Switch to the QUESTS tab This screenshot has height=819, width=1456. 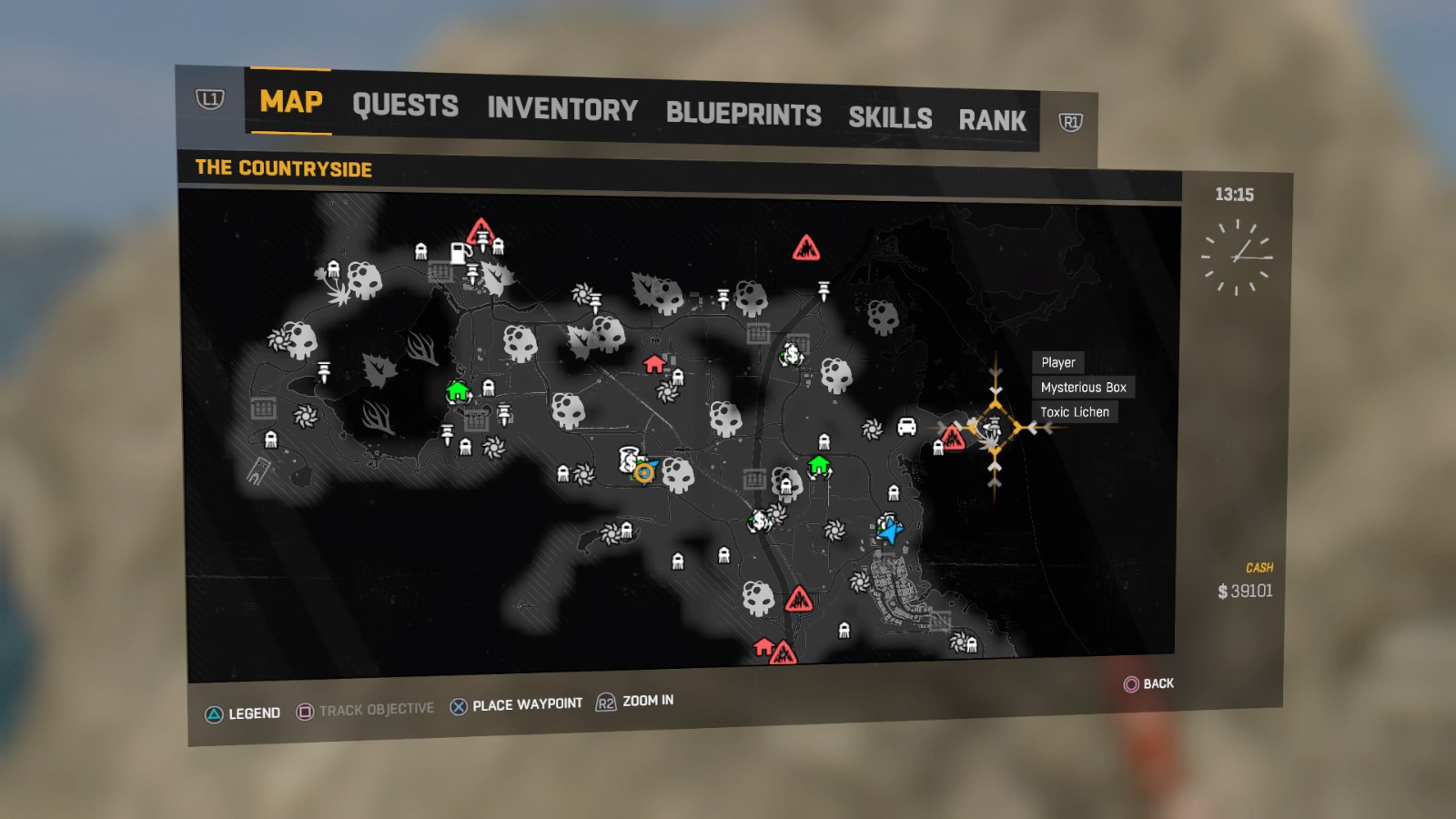406,106
